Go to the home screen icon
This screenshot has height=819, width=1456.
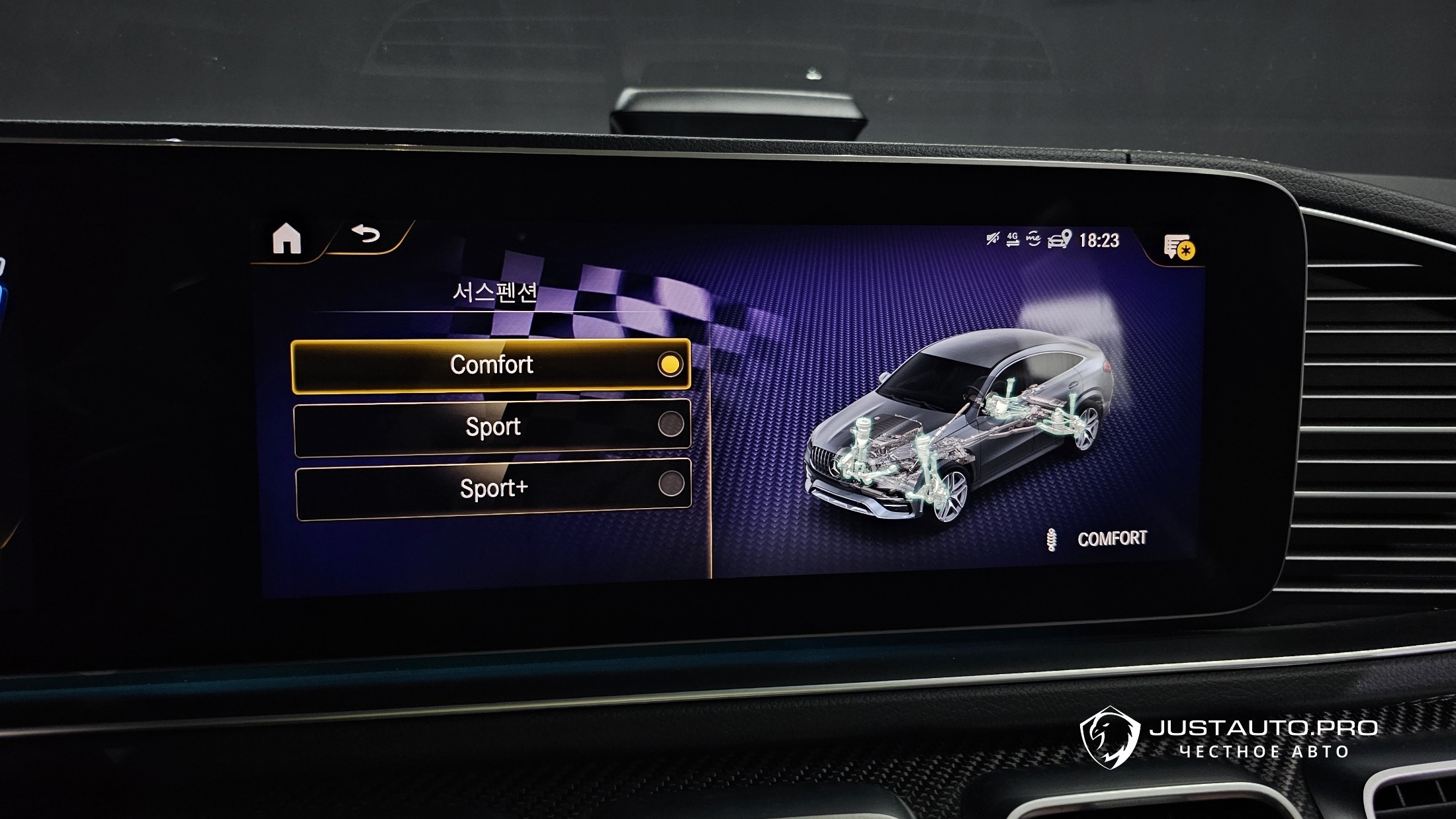tap(287, 239)
